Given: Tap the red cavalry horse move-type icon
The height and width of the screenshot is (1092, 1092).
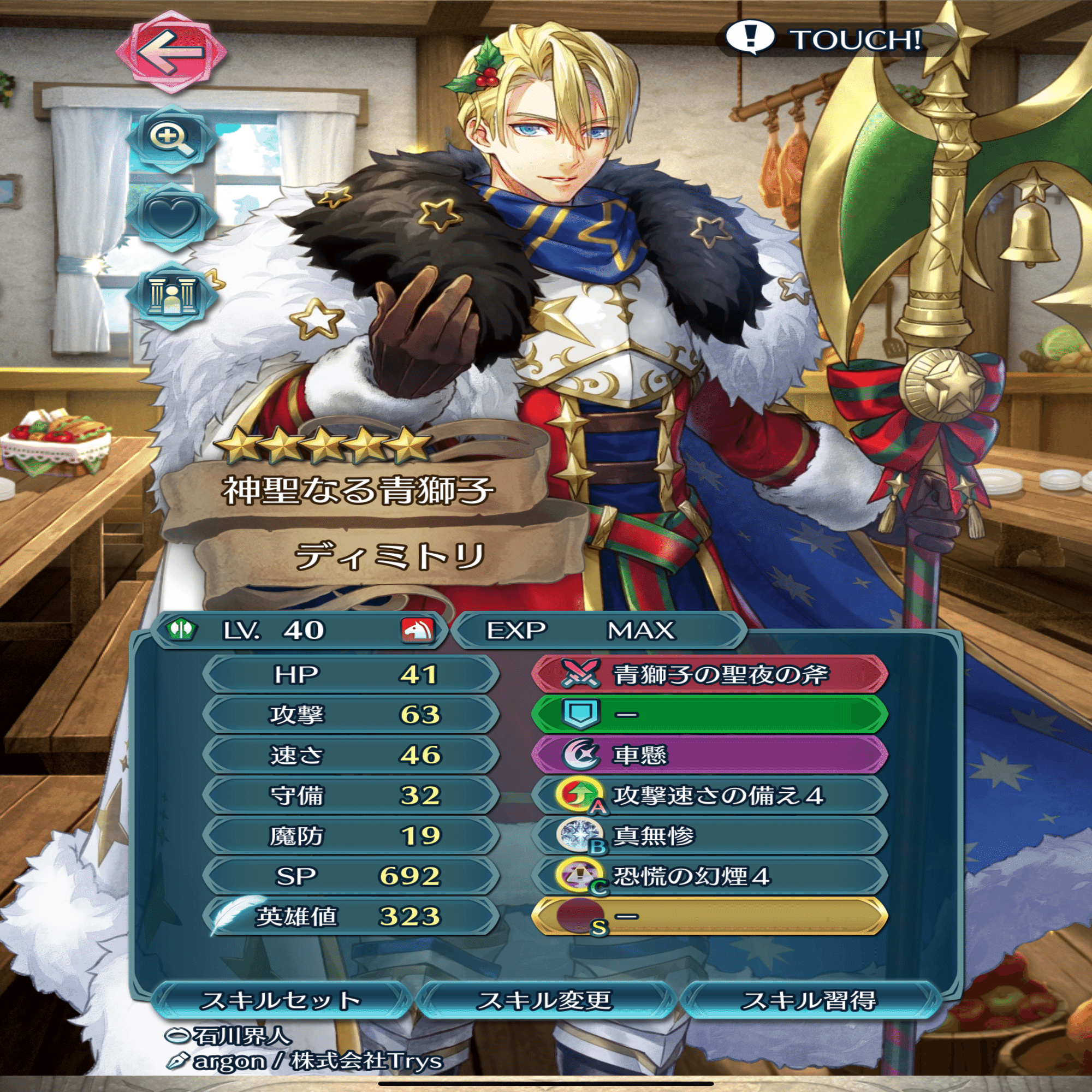Looking at the screenshot, I should click(x=417, y=630).
